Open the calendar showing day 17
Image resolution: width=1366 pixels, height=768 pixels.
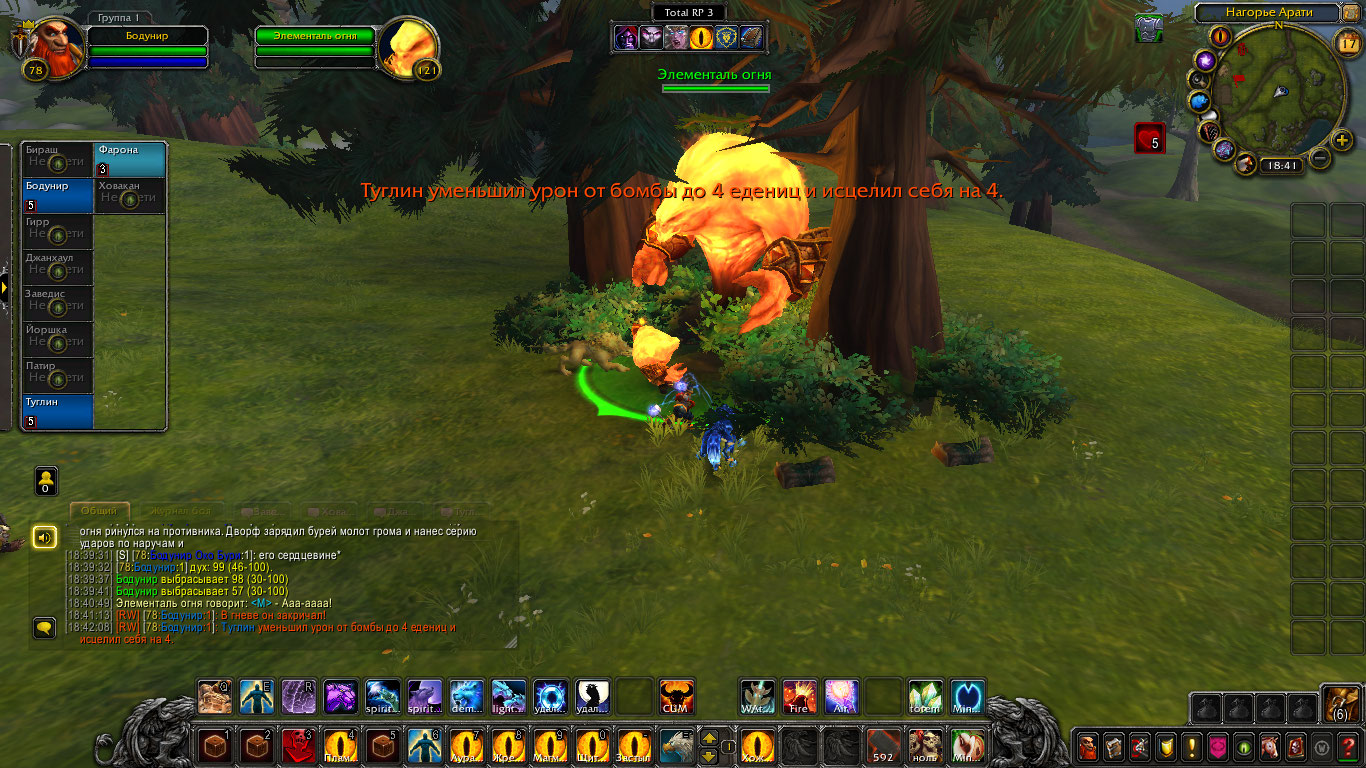(1348, 42)
